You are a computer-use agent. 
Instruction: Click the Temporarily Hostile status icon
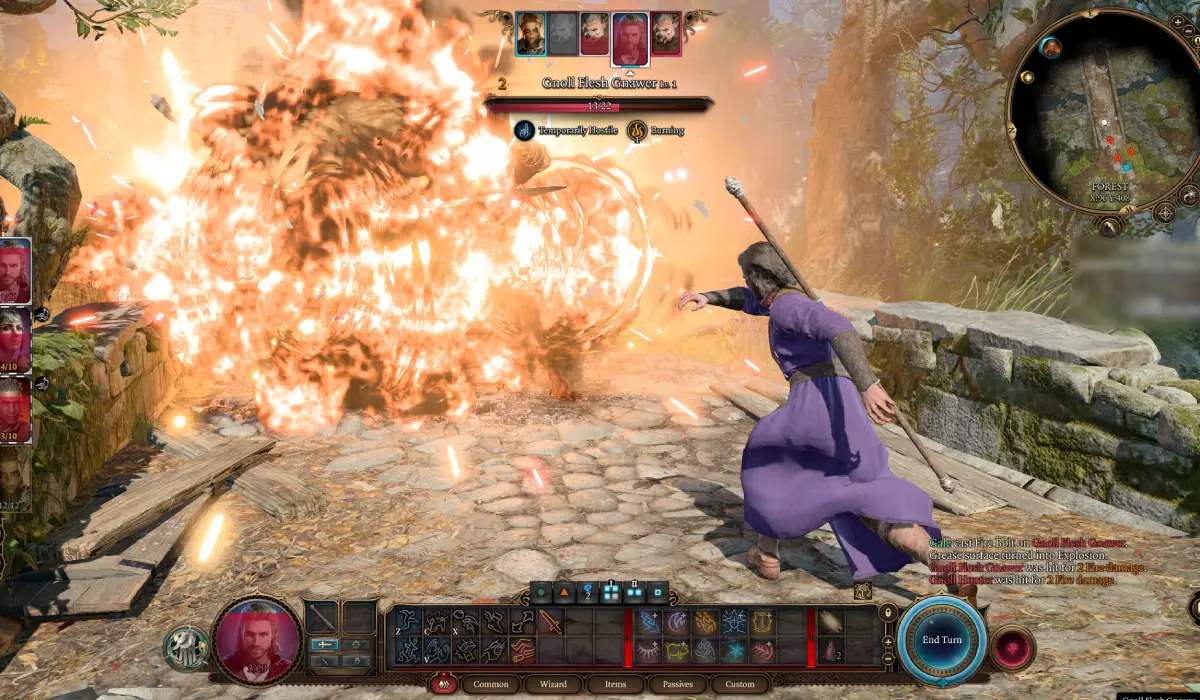(524, 130)
